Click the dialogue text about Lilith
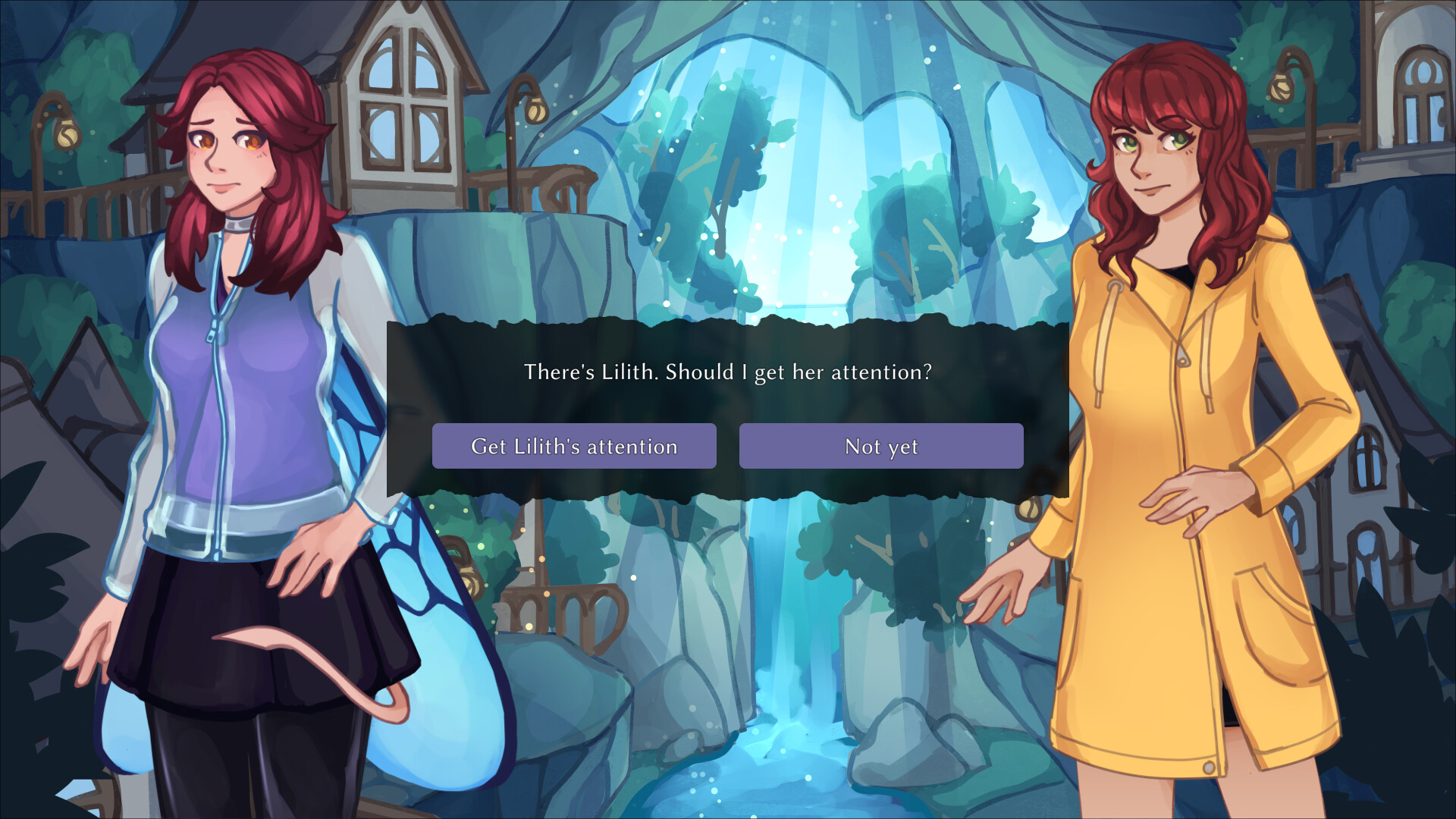 point(726,372)
